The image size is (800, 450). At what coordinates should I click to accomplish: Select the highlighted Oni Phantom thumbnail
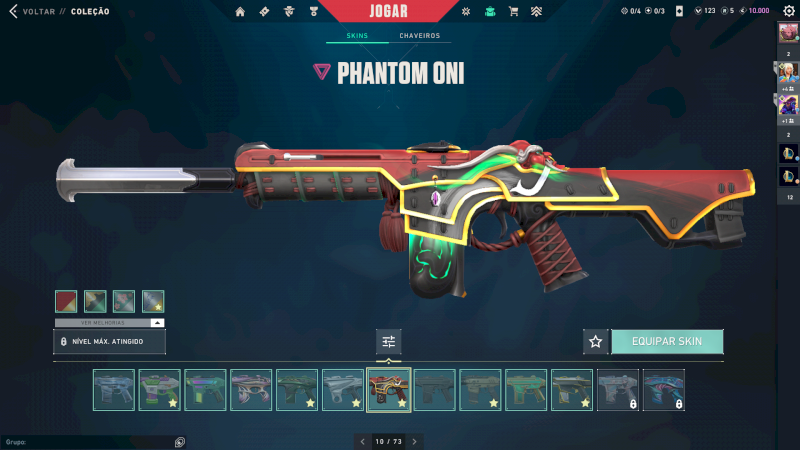click(389, 390)
